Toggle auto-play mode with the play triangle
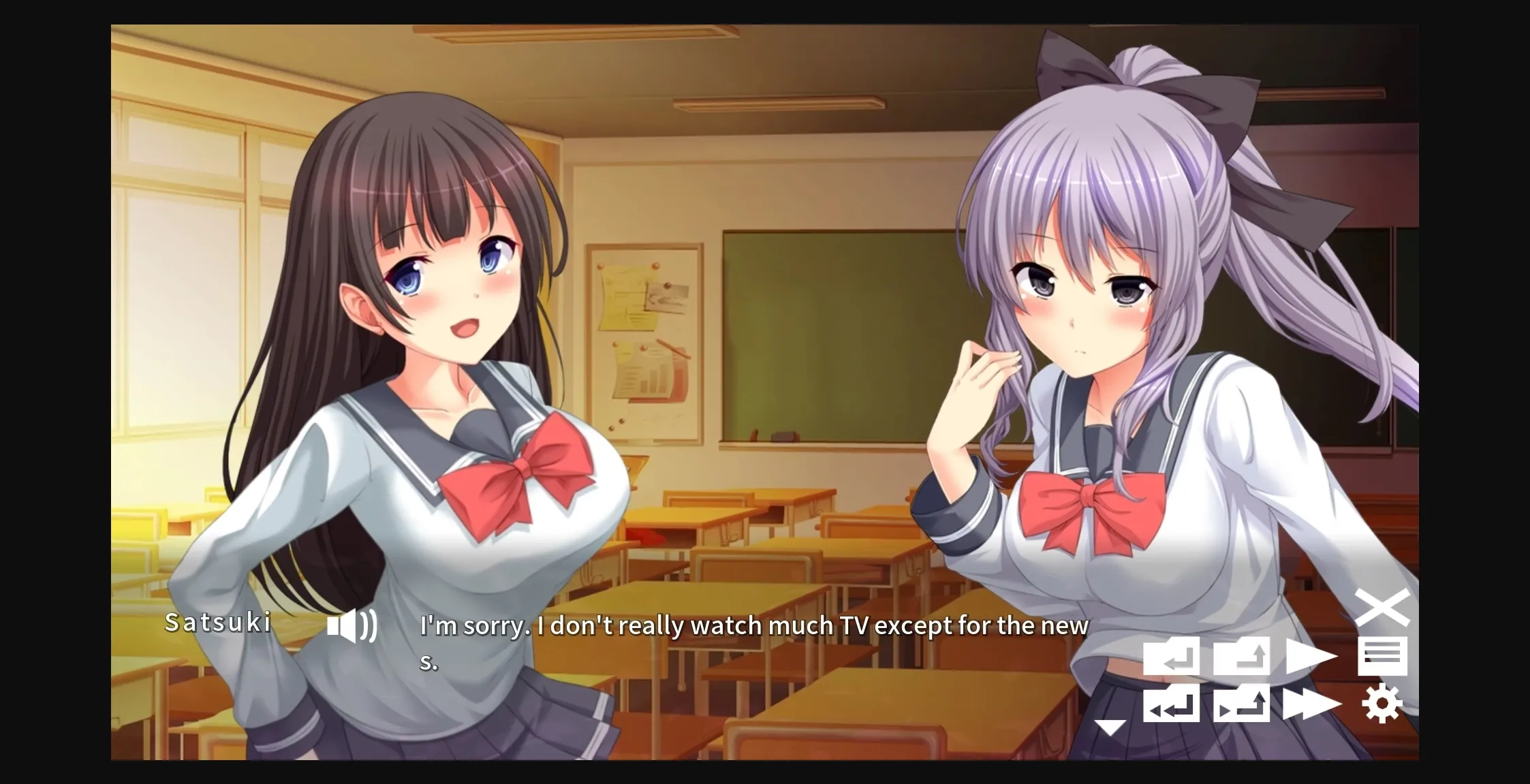Image resolution: width=1530 pixels, height=784 pixels. (1309, 656)
